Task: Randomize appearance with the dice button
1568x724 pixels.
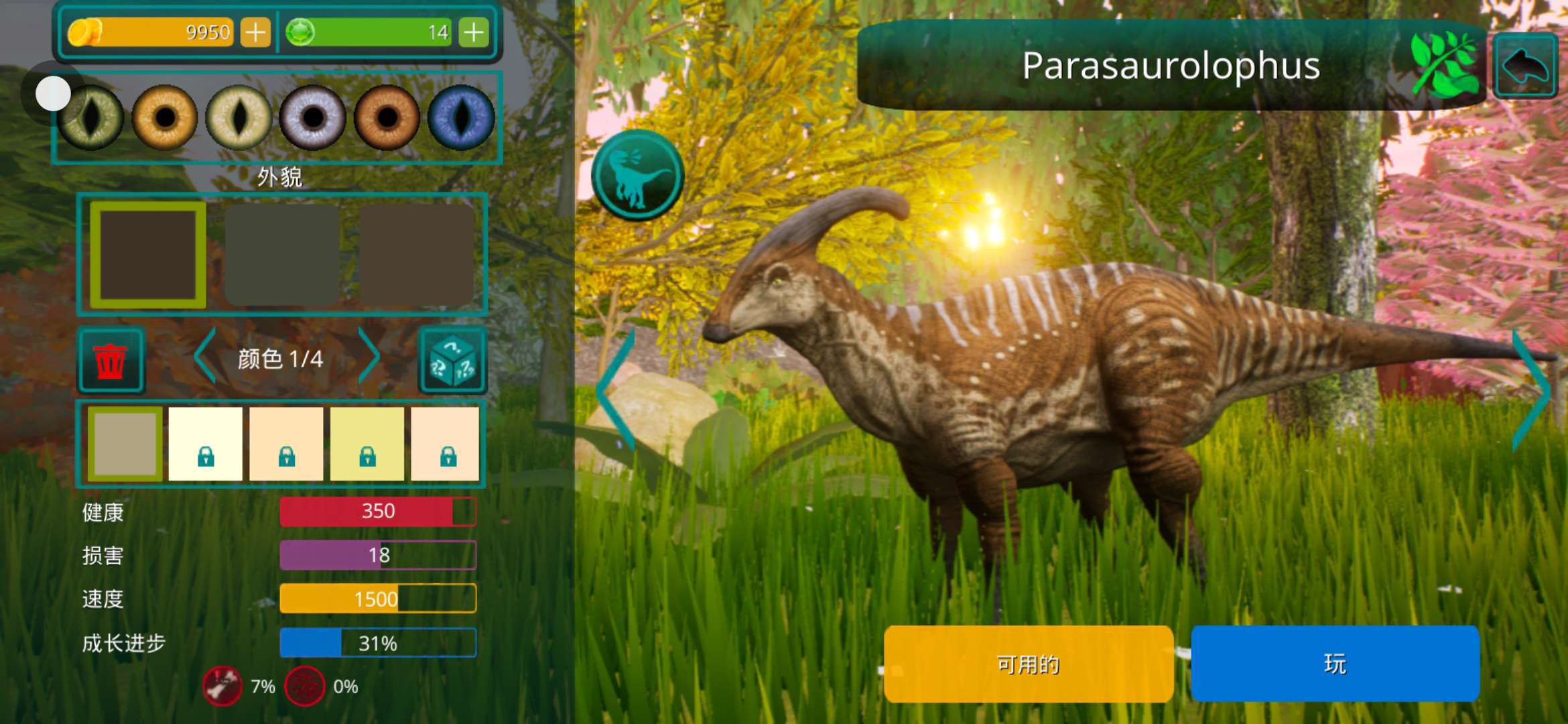Action: pyautogui.click(x=452, y=361)
